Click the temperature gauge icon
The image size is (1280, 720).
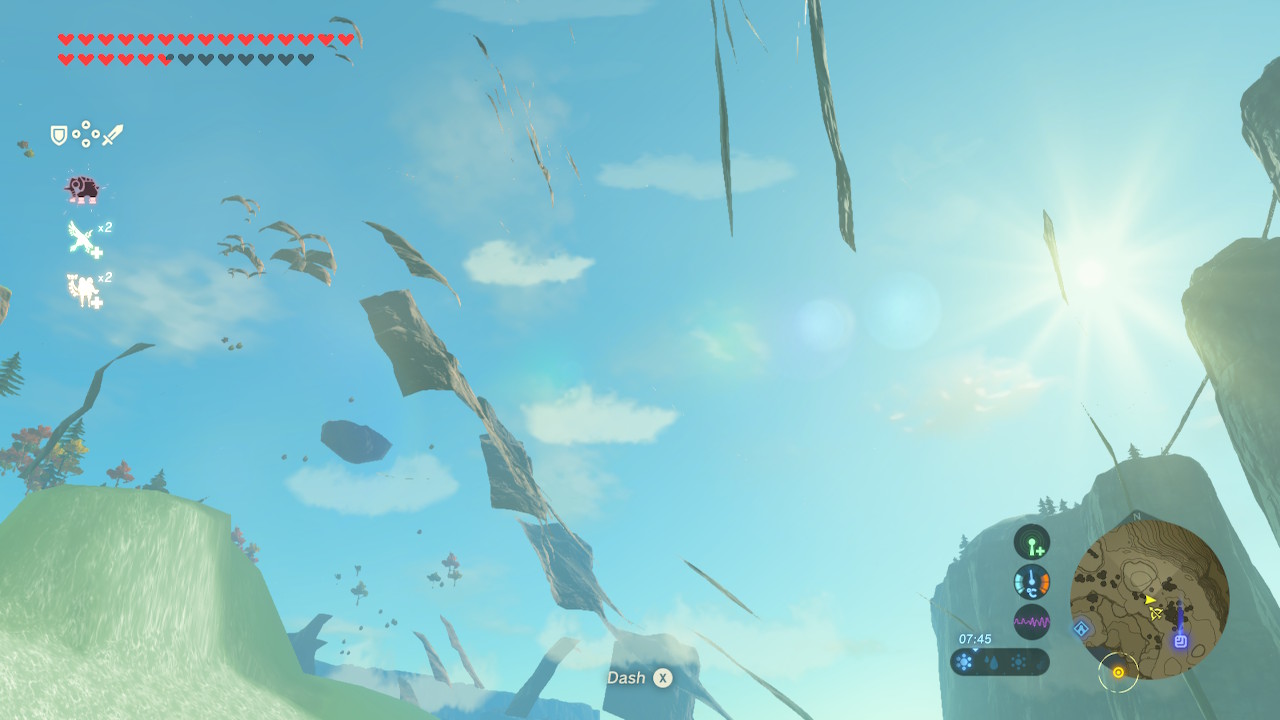click(1031, 582)
